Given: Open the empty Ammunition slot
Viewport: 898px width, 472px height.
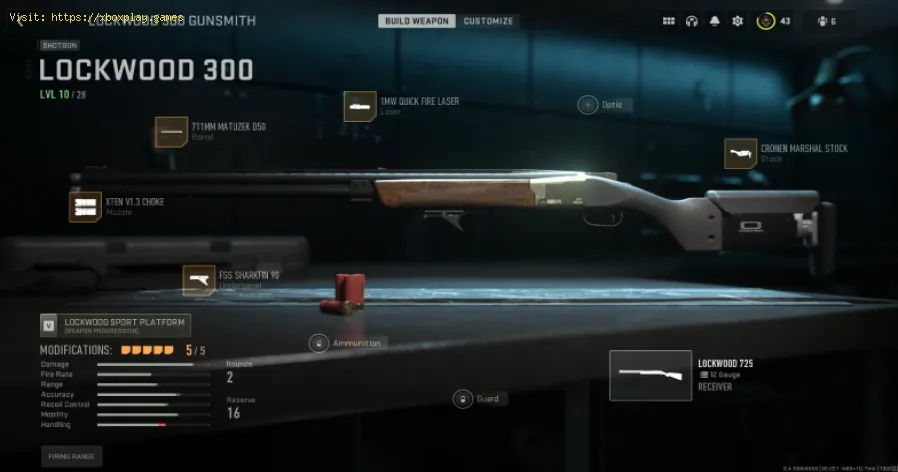Looking at the screenshot, I should tap(318, 343).
